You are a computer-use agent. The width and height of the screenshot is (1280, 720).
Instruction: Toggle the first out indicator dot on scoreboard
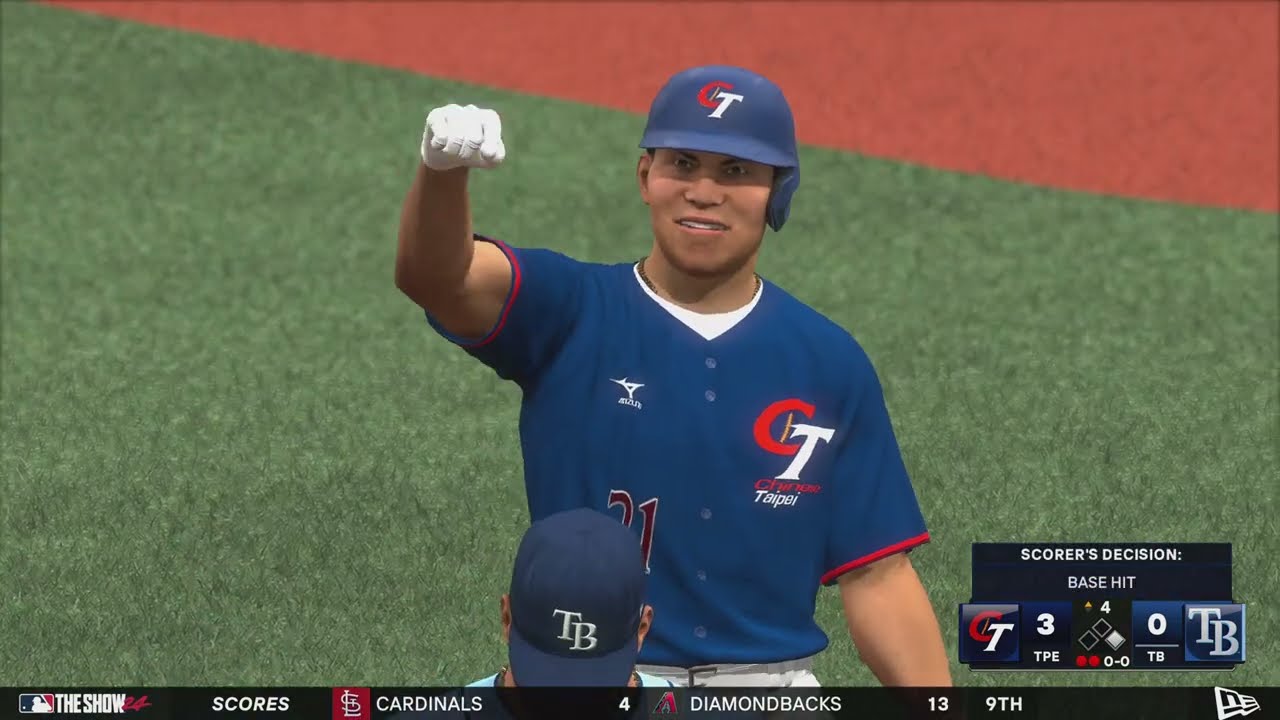[x=1082, y=660]
